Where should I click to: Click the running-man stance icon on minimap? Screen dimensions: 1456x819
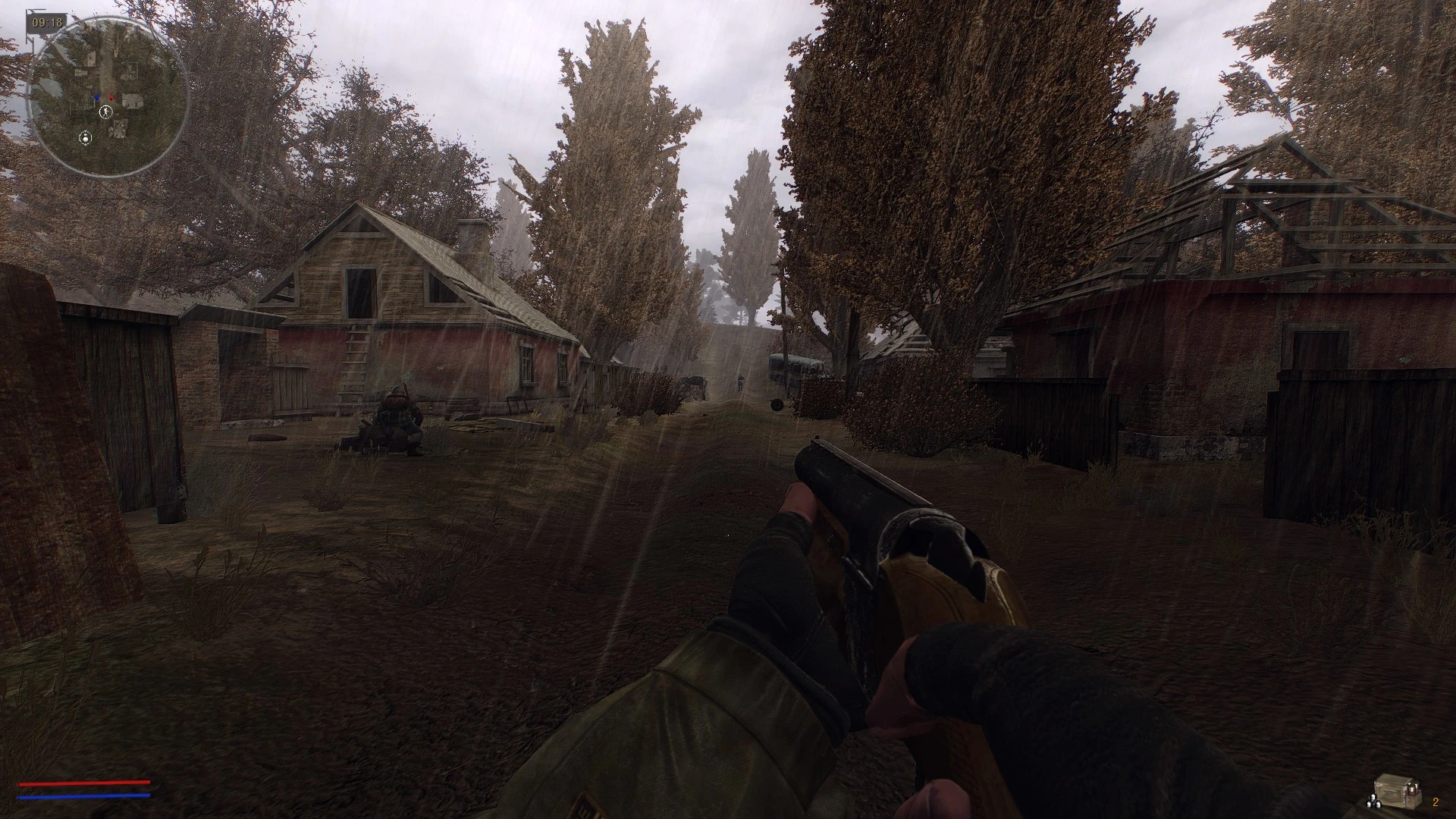[x=105, y=112]
